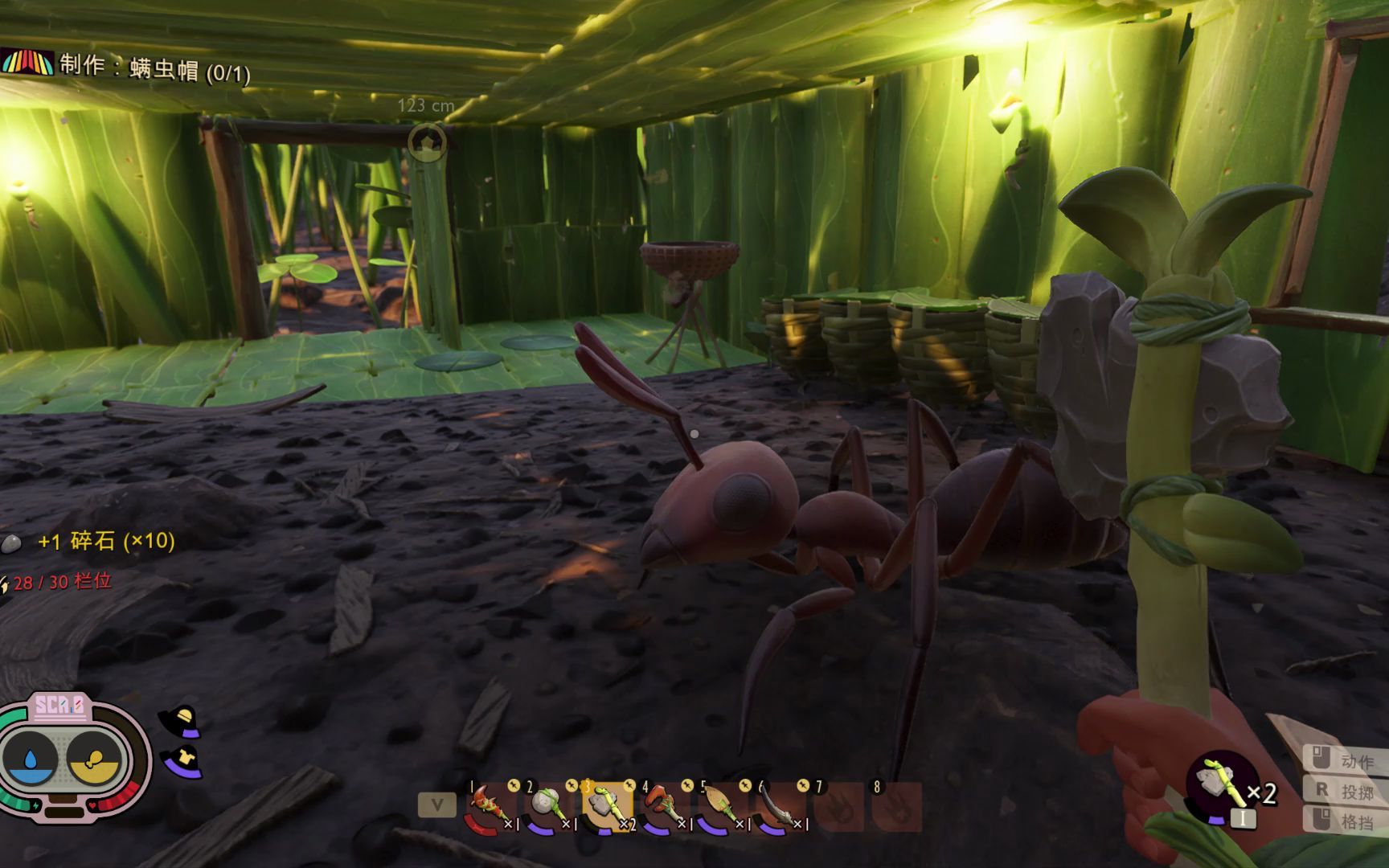
Task: Select the red spiked weapon in hotbar slot 1
Action: pos(490,806)
